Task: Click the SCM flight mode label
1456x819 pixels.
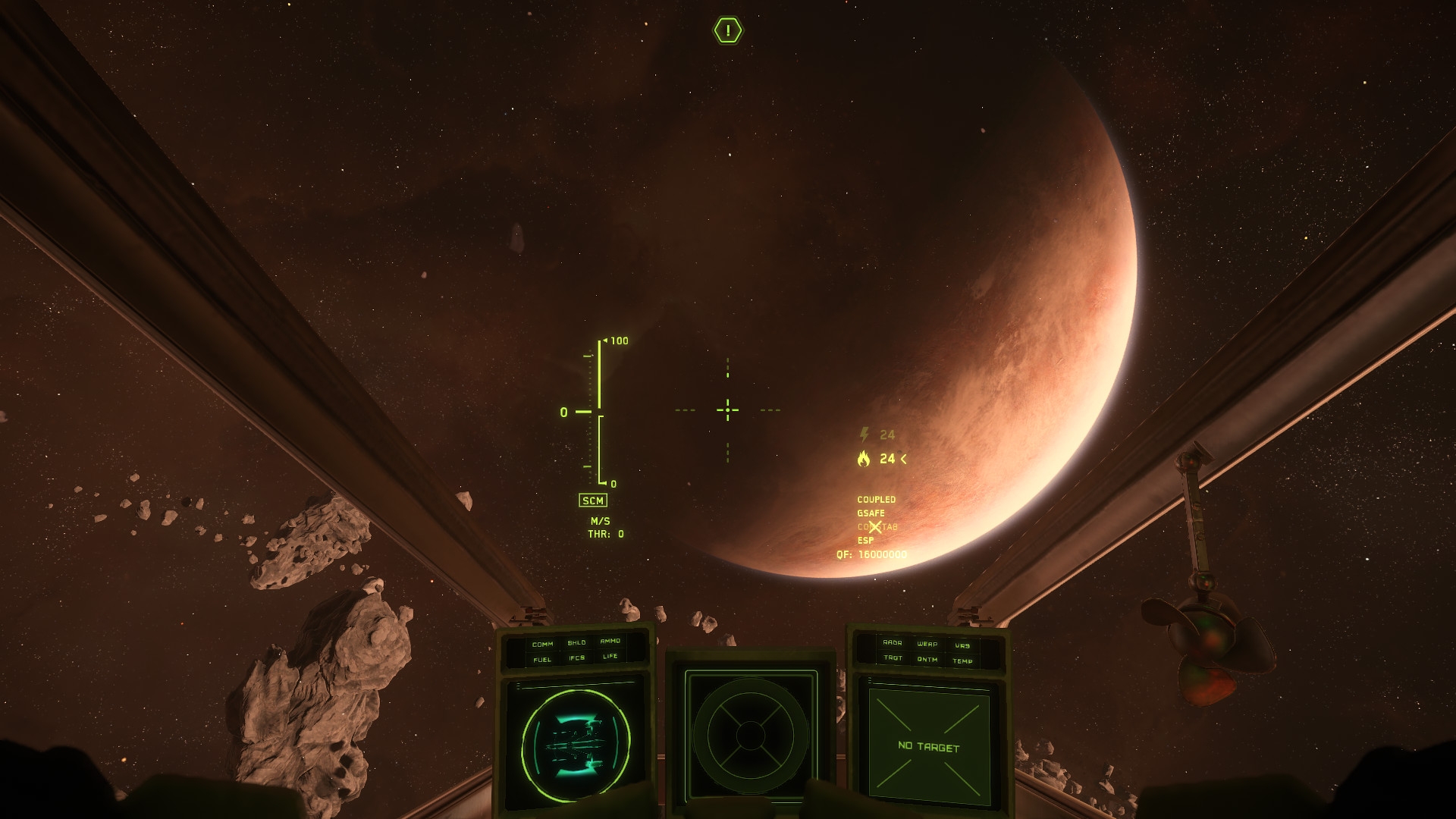Action: click(x=593, y=500)
